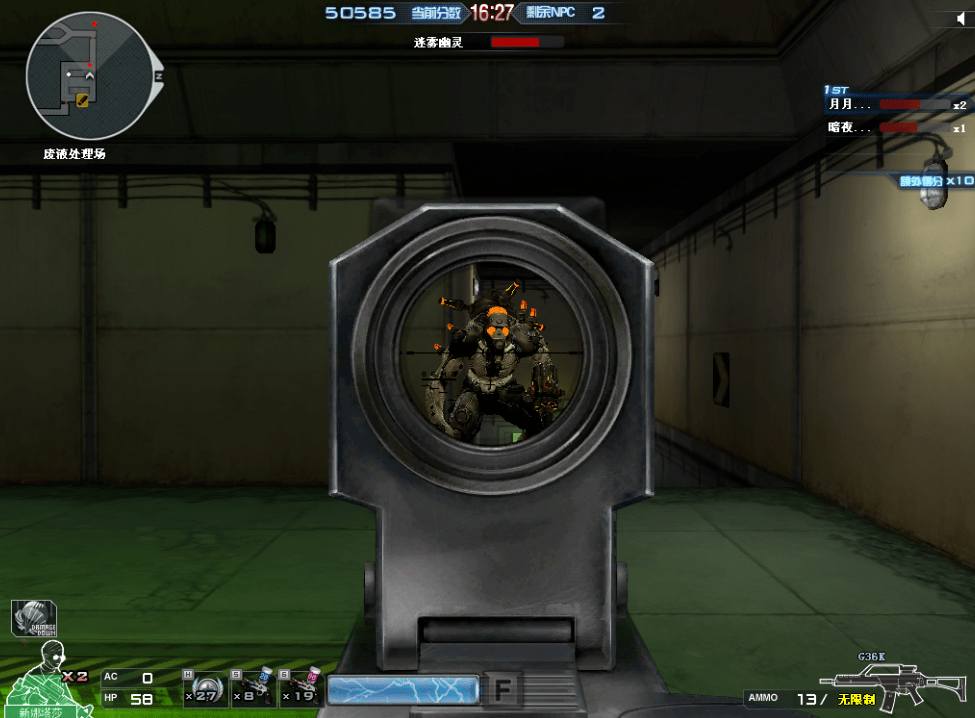
Task: Select teammate 月月 in the ranking list
Action: point(850,104)
